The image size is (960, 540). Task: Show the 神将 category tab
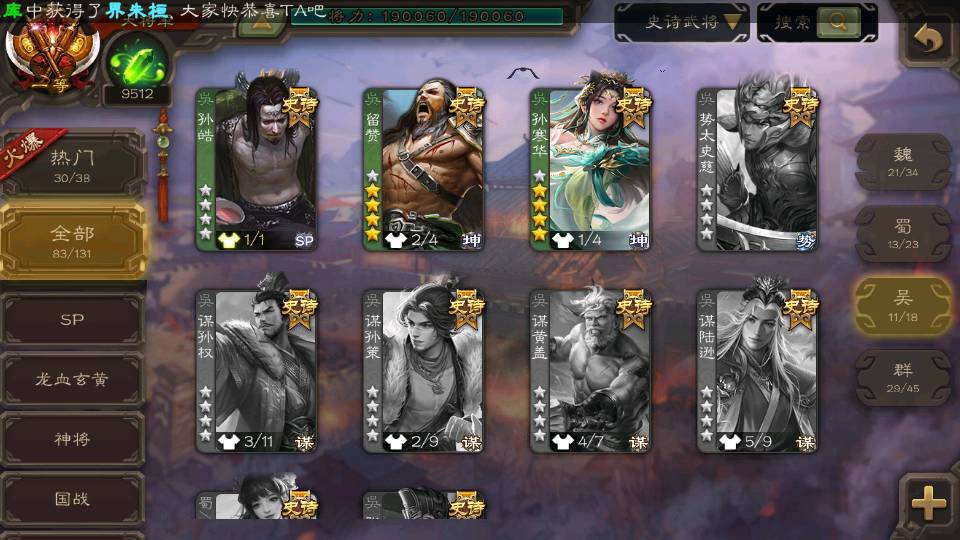tap(73, 439)
